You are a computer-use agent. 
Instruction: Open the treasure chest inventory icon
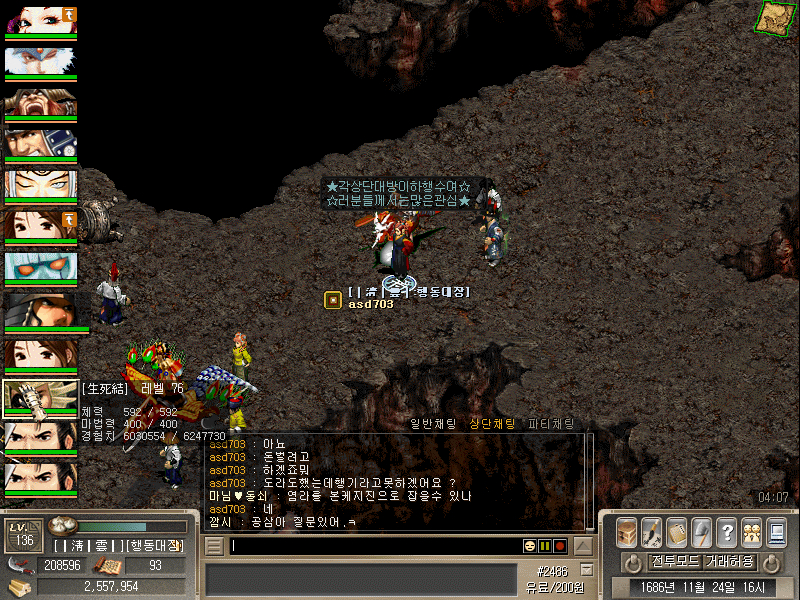point(627,532)
